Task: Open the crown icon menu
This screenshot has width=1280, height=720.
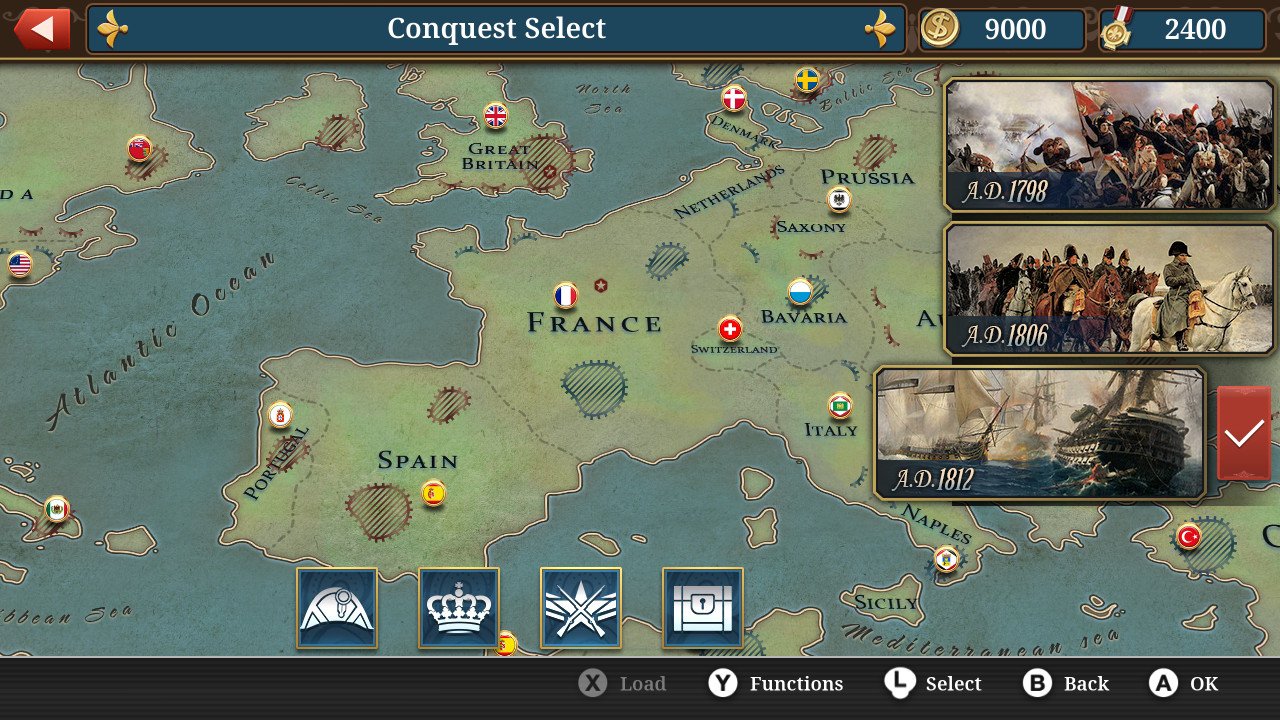Action: pyautogui.click(x=459, y=608)
